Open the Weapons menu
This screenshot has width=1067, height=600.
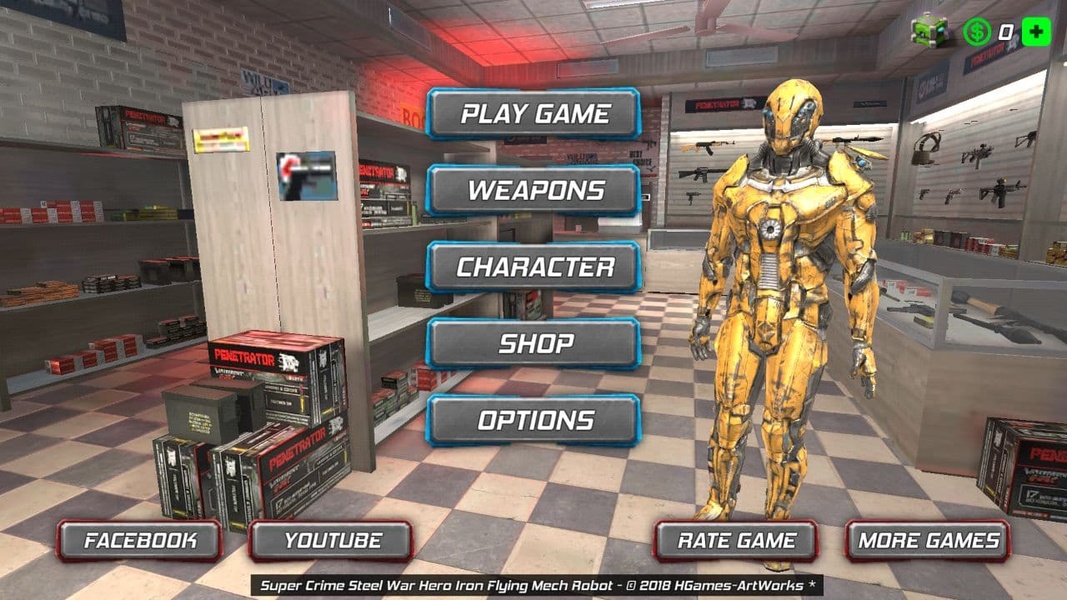point(534,190)
